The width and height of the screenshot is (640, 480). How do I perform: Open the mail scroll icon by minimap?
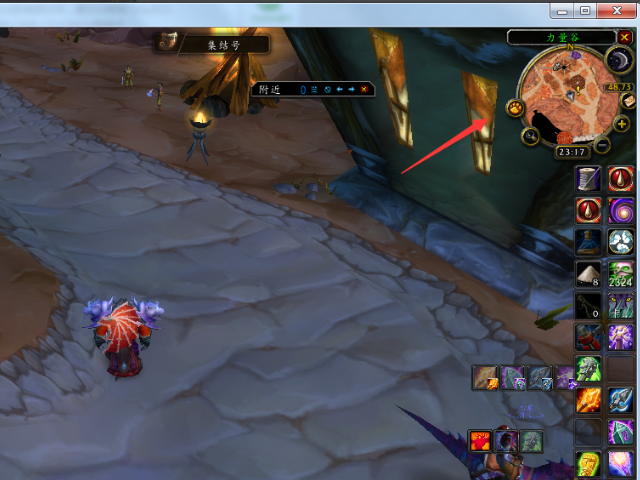point(629,100)
